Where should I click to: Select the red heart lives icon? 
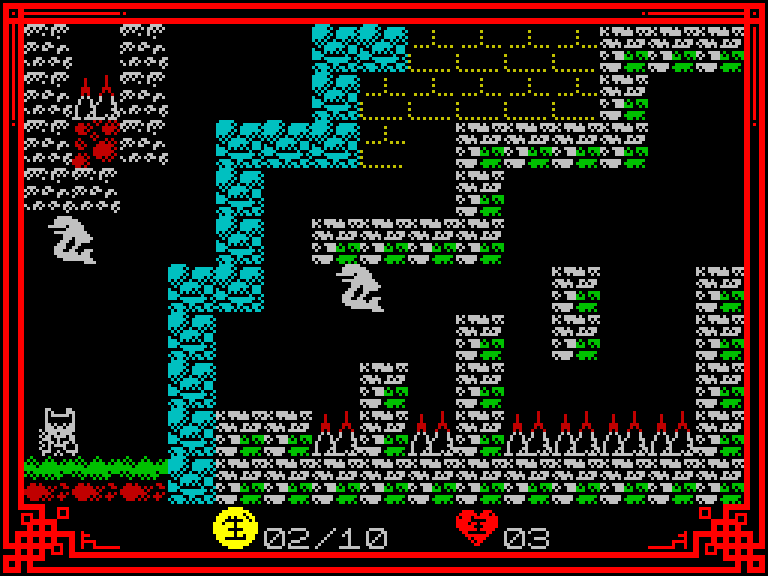(477, 527)
